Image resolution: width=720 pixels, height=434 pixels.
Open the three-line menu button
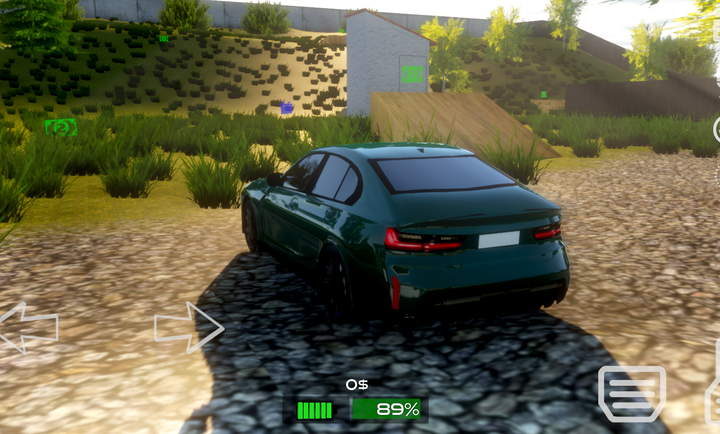[631, 393]
